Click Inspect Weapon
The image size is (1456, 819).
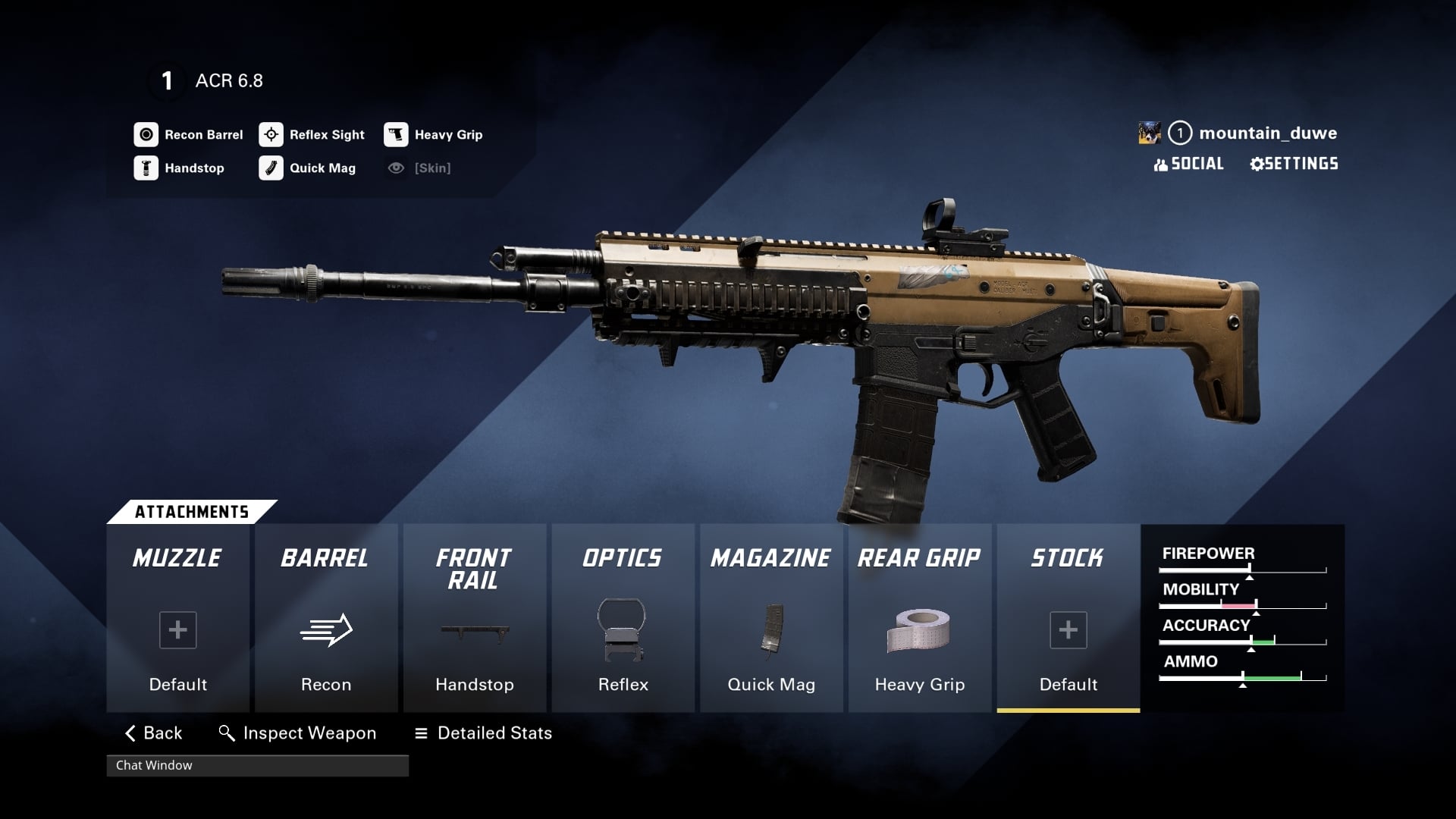pos(298,733)
